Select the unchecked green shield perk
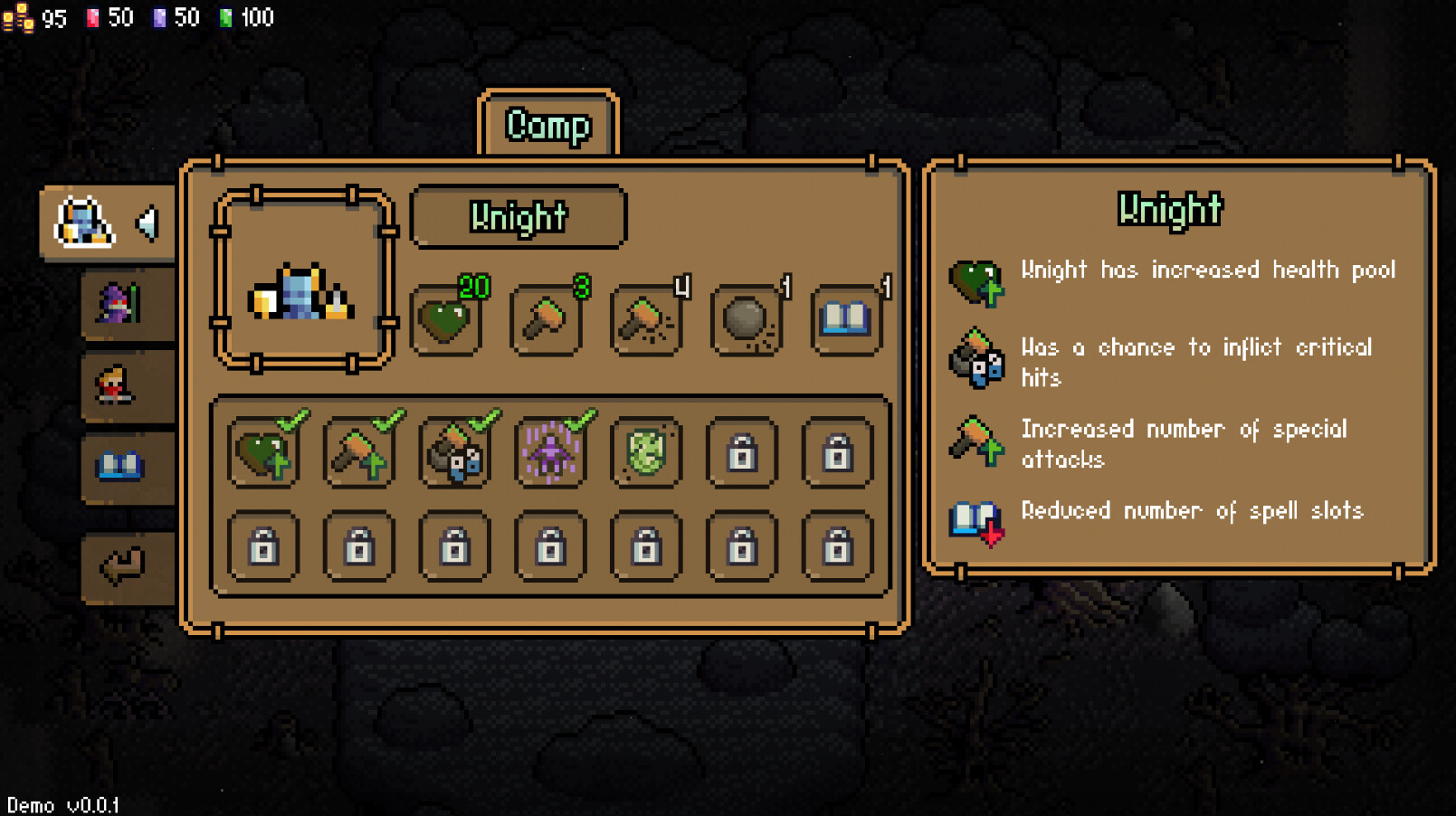This screenshot has width=1456, height=816. coord(646,452)
